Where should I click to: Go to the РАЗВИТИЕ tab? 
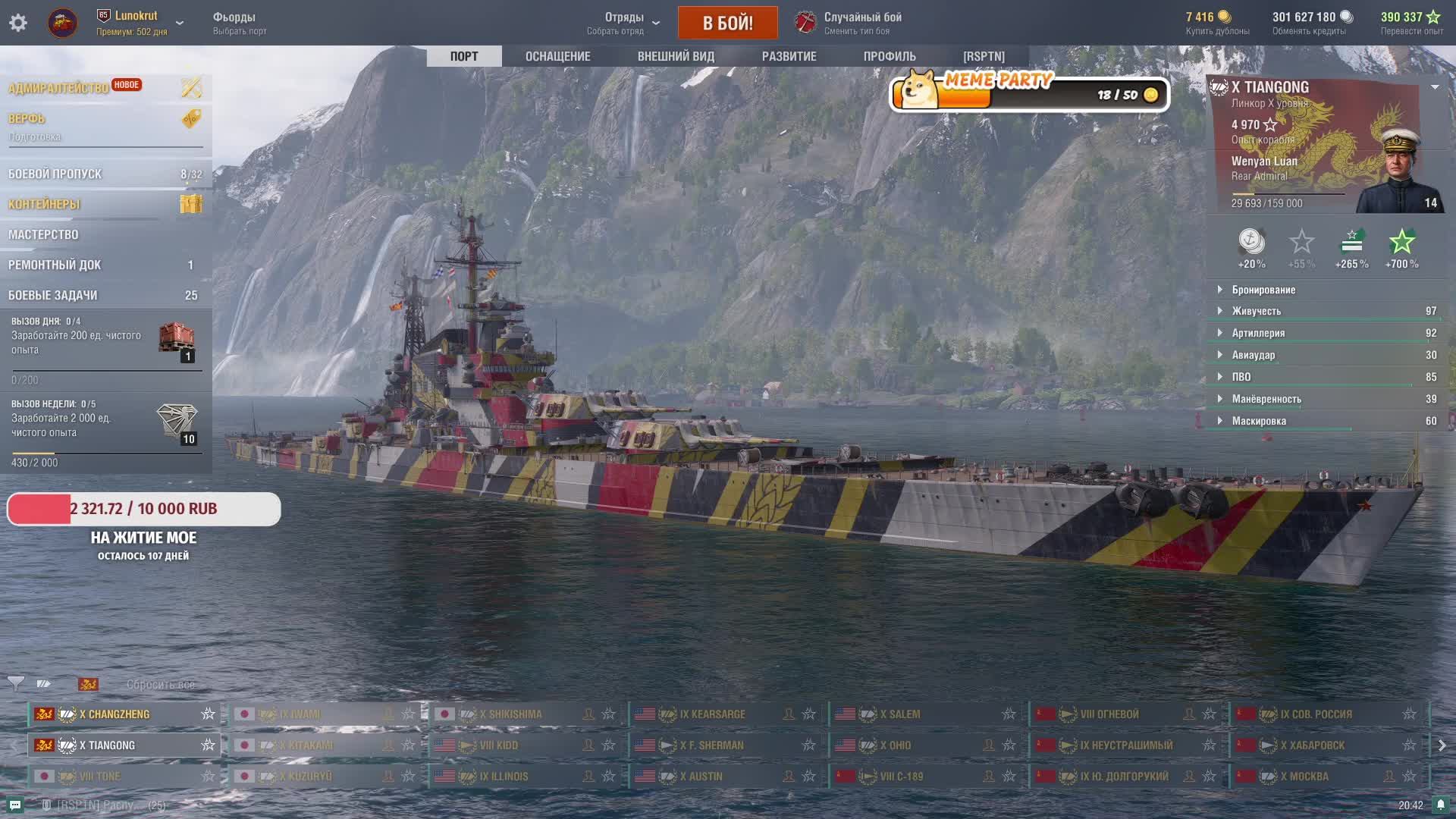[x=789, y=56]
